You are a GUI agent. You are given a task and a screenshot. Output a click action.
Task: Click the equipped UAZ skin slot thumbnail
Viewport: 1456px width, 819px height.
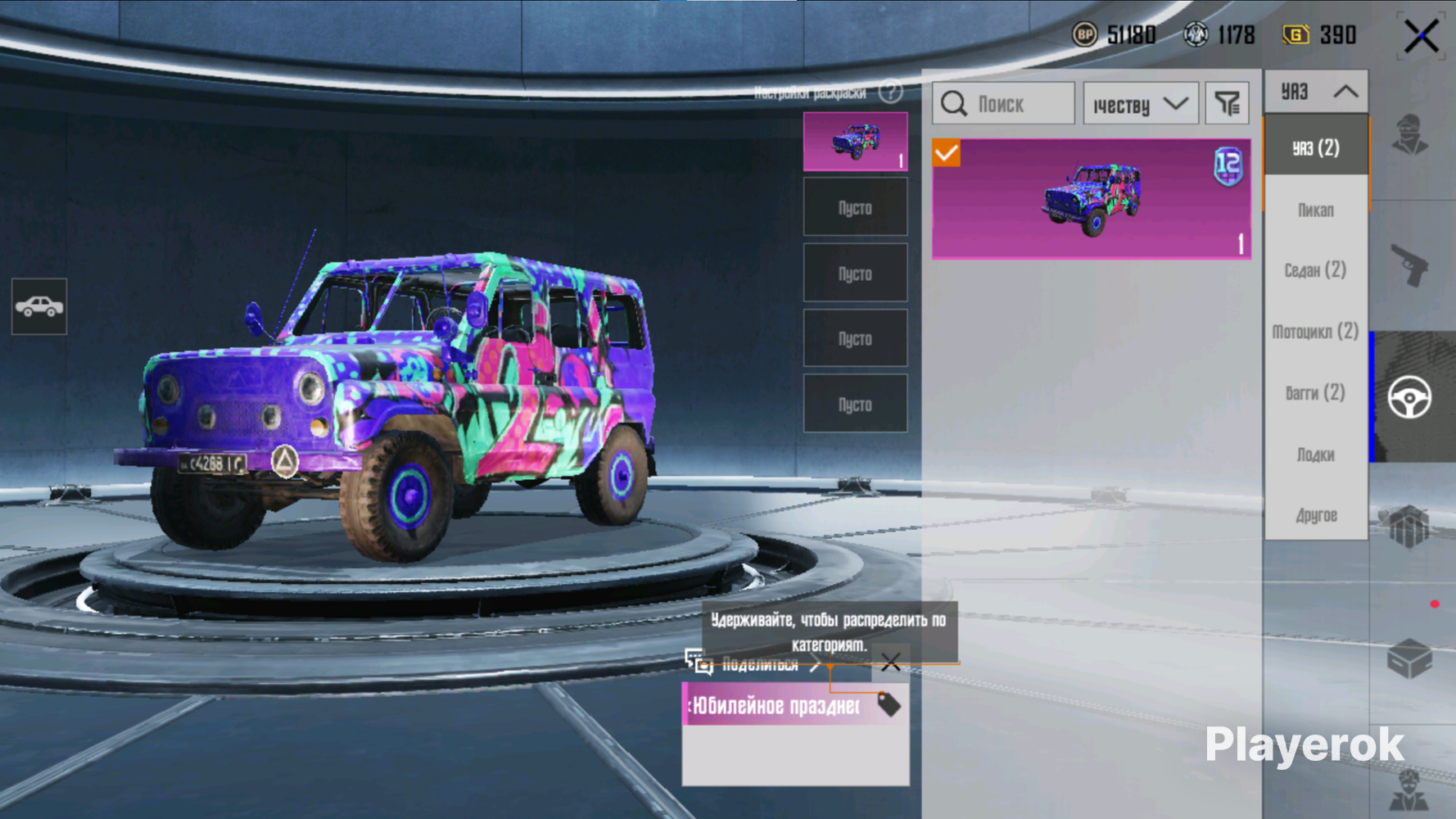[855, 142]
